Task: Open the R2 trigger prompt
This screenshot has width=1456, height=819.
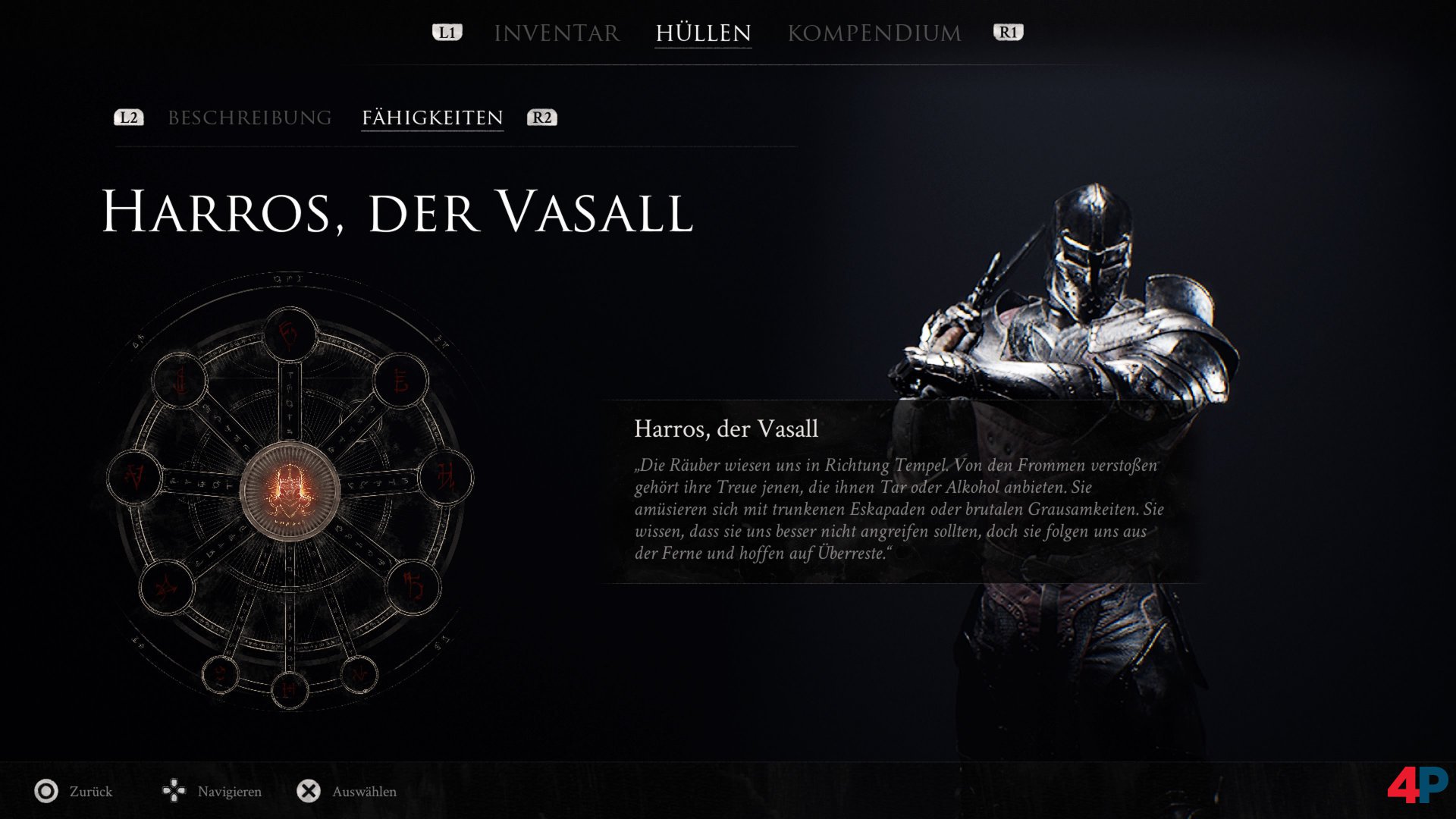Action: (x=541, y=118)
